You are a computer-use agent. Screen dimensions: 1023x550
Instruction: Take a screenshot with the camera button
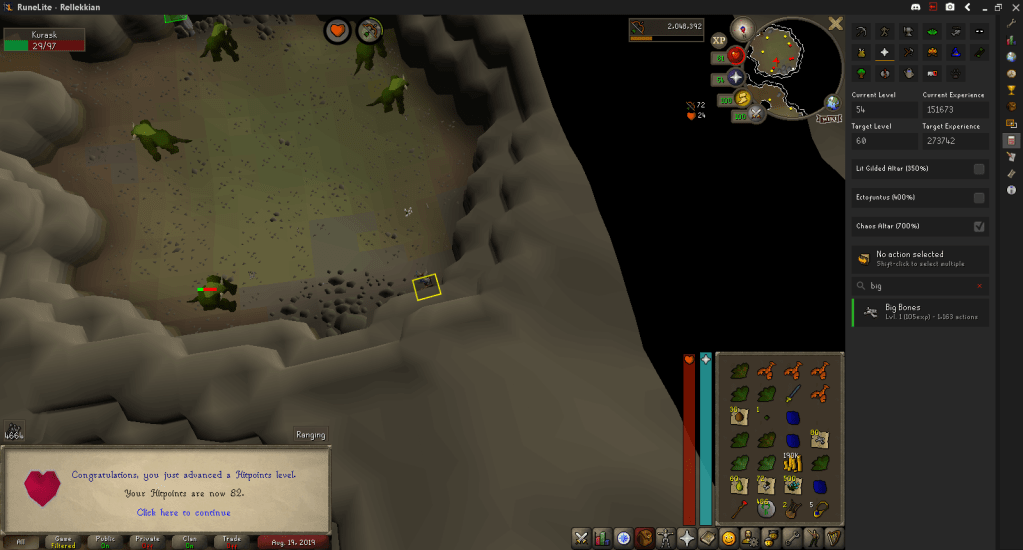click(949, 7)
